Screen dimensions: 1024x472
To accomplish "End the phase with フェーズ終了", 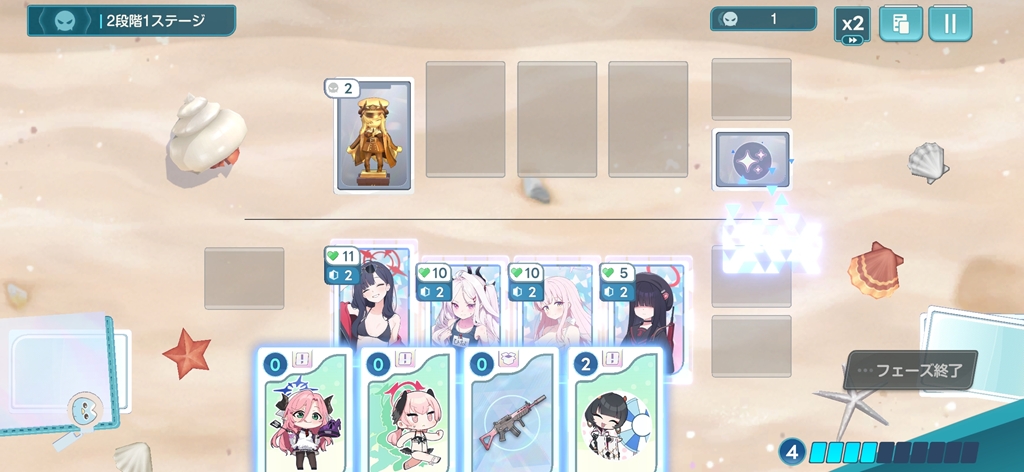I will [x=909, y=370].
